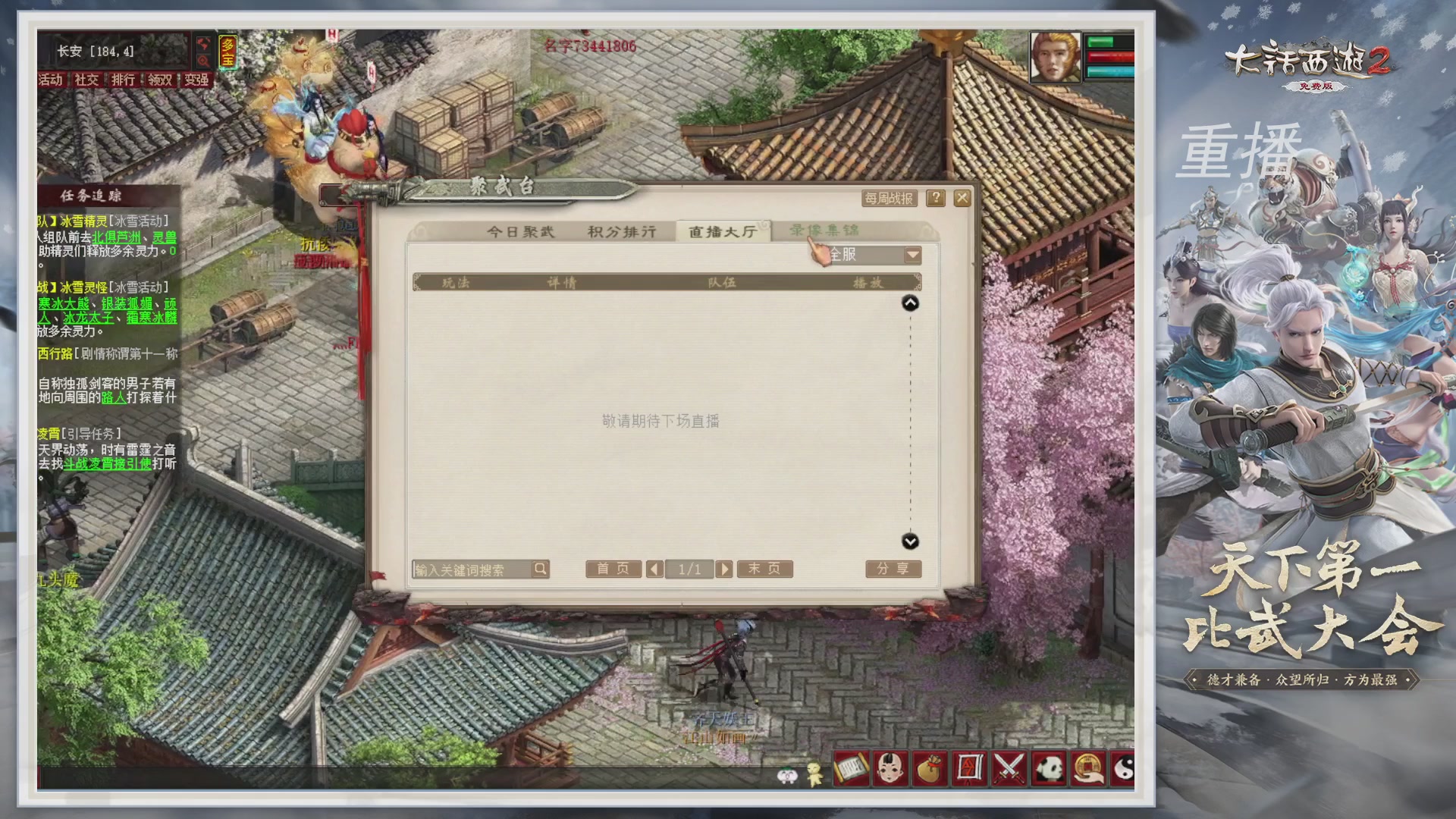1456x819 pixels.
Task: Open the 多宝 treasure button near minimap
Action: [227, 51]
